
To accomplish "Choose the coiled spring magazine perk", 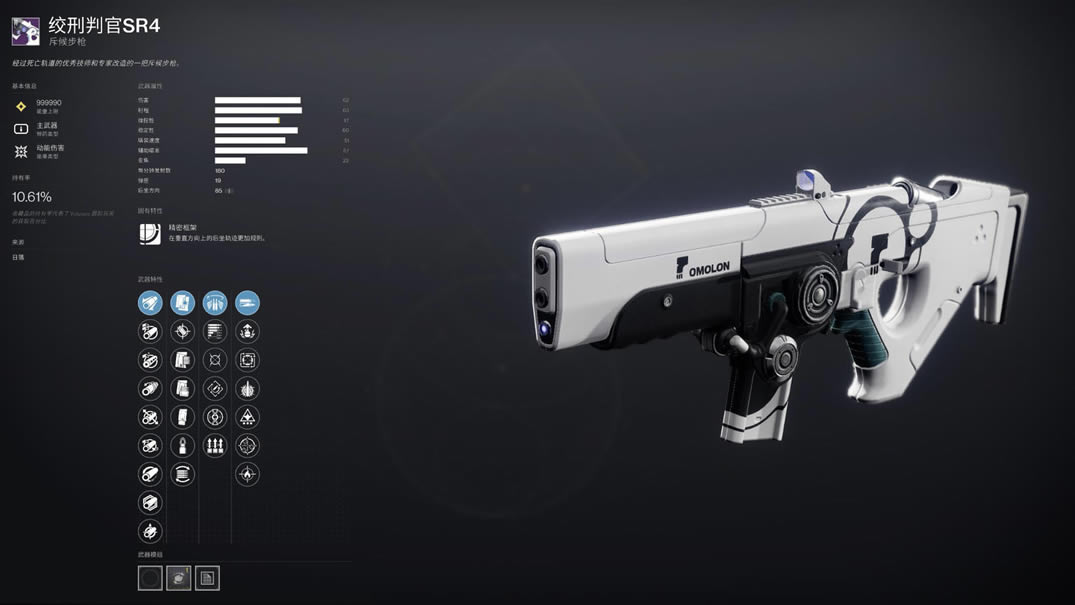I will (x=182, y=475).
